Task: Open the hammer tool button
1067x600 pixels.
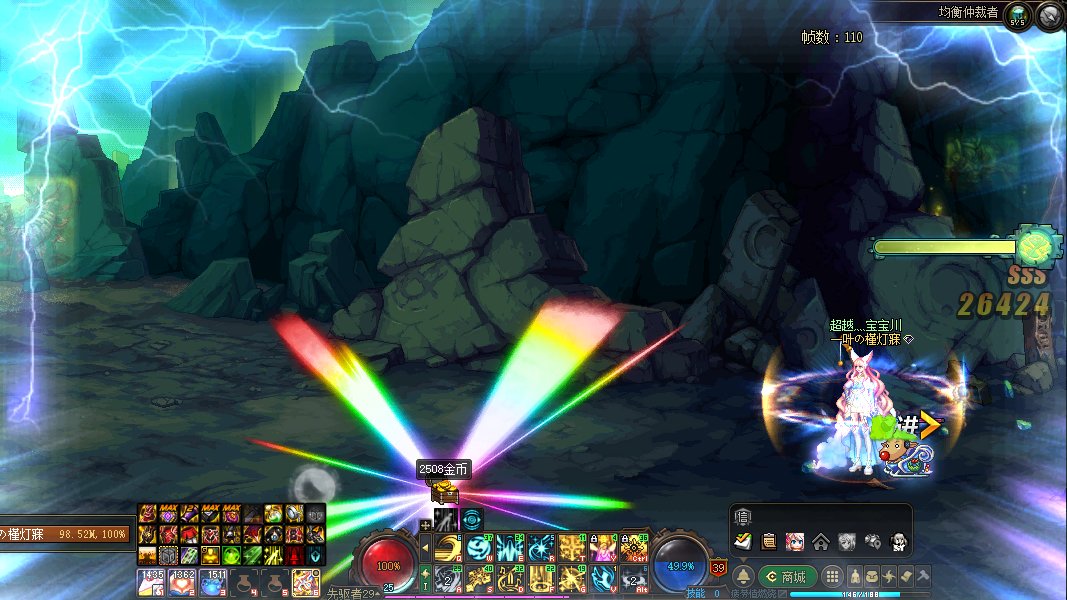Action: 923,576
